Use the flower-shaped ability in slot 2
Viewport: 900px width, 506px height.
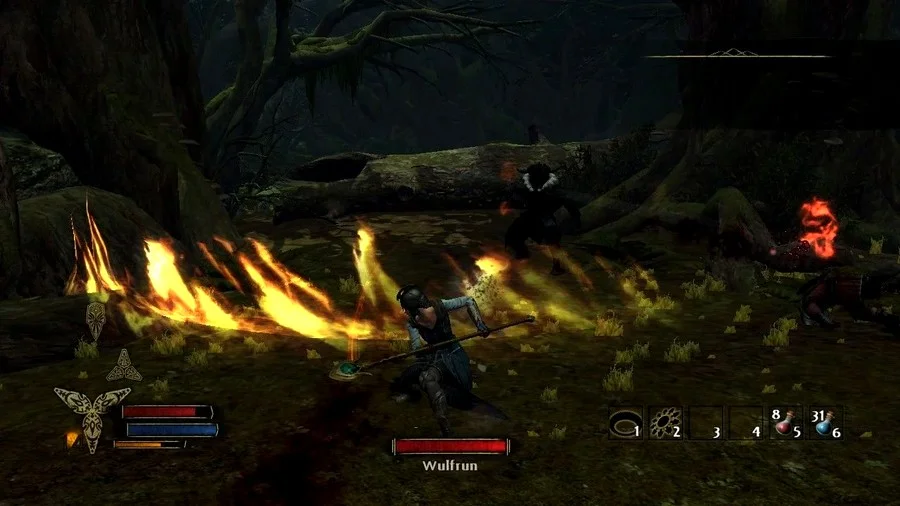click(665, 423)
